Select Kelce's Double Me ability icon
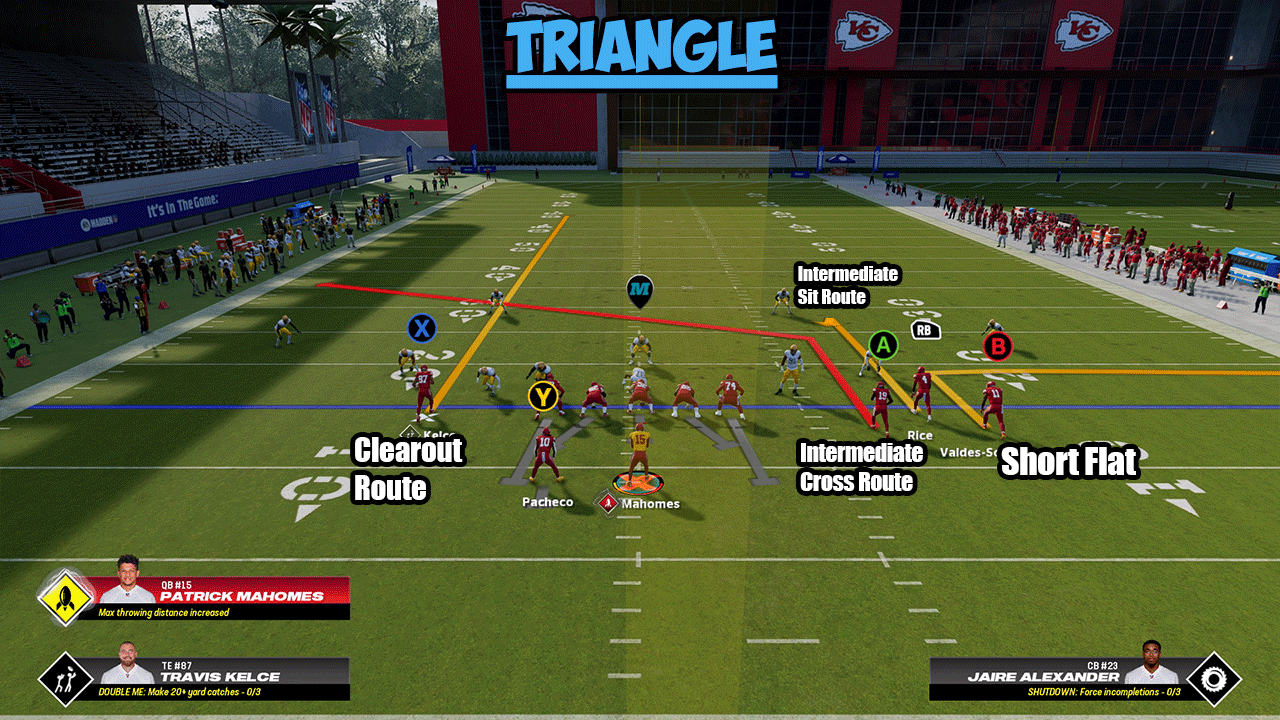 66,679
